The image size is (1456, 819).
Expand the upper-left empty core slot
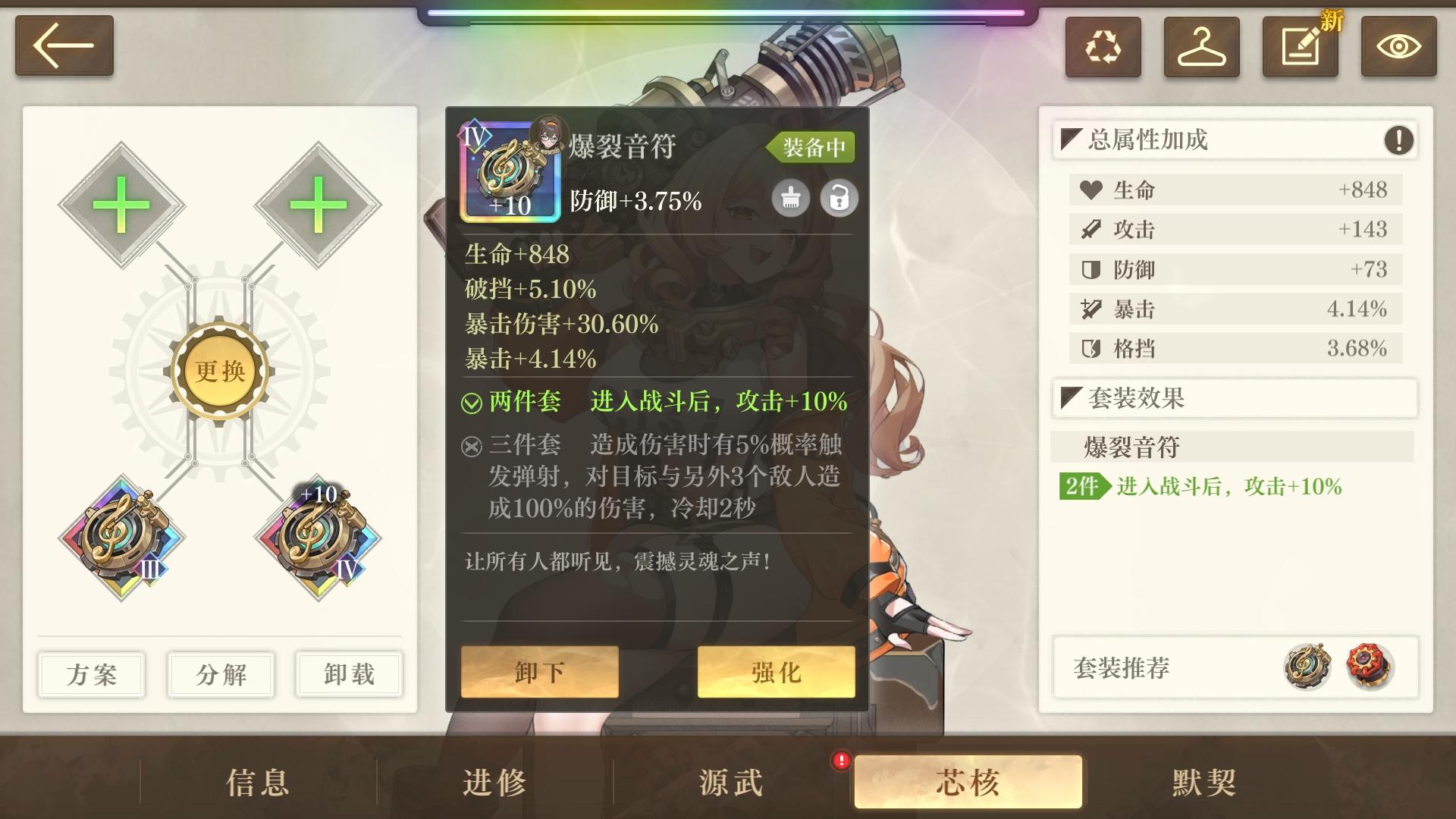tap(121, 205)
